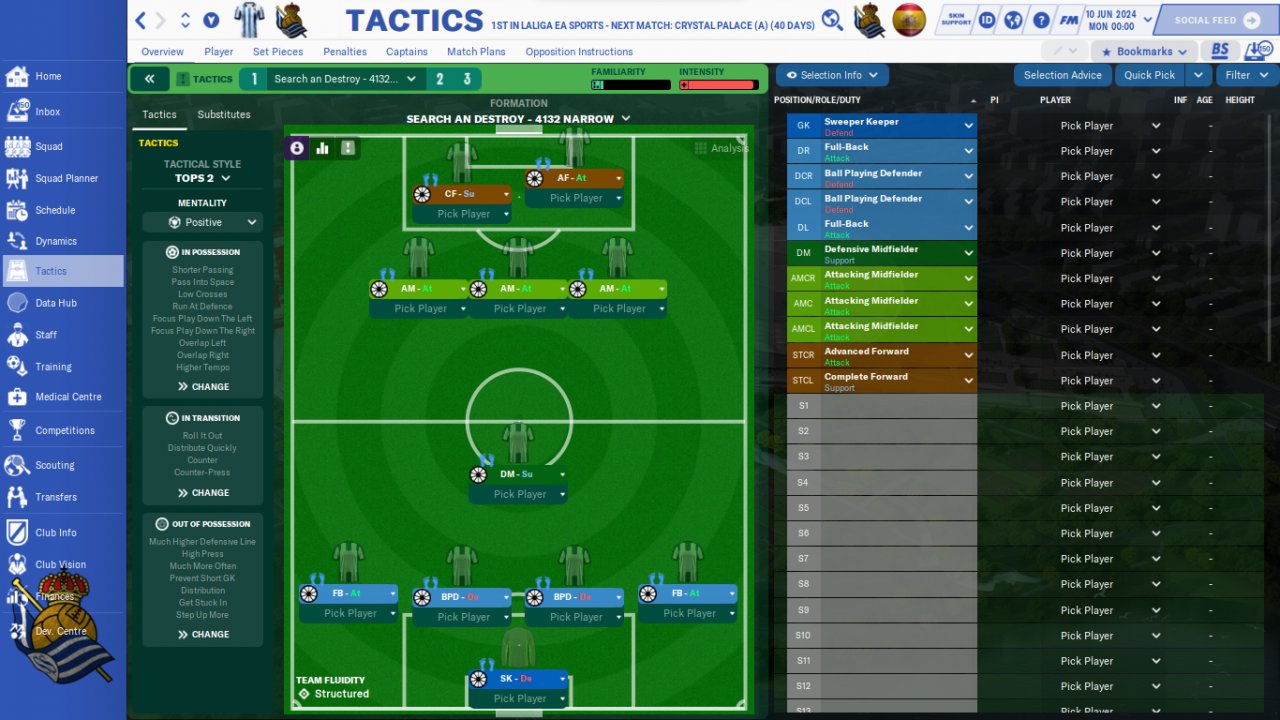The width and height of the screenshot is (1280, 720).
Task: Click the Quick Pick button
Action: (x=1149, y=75)
